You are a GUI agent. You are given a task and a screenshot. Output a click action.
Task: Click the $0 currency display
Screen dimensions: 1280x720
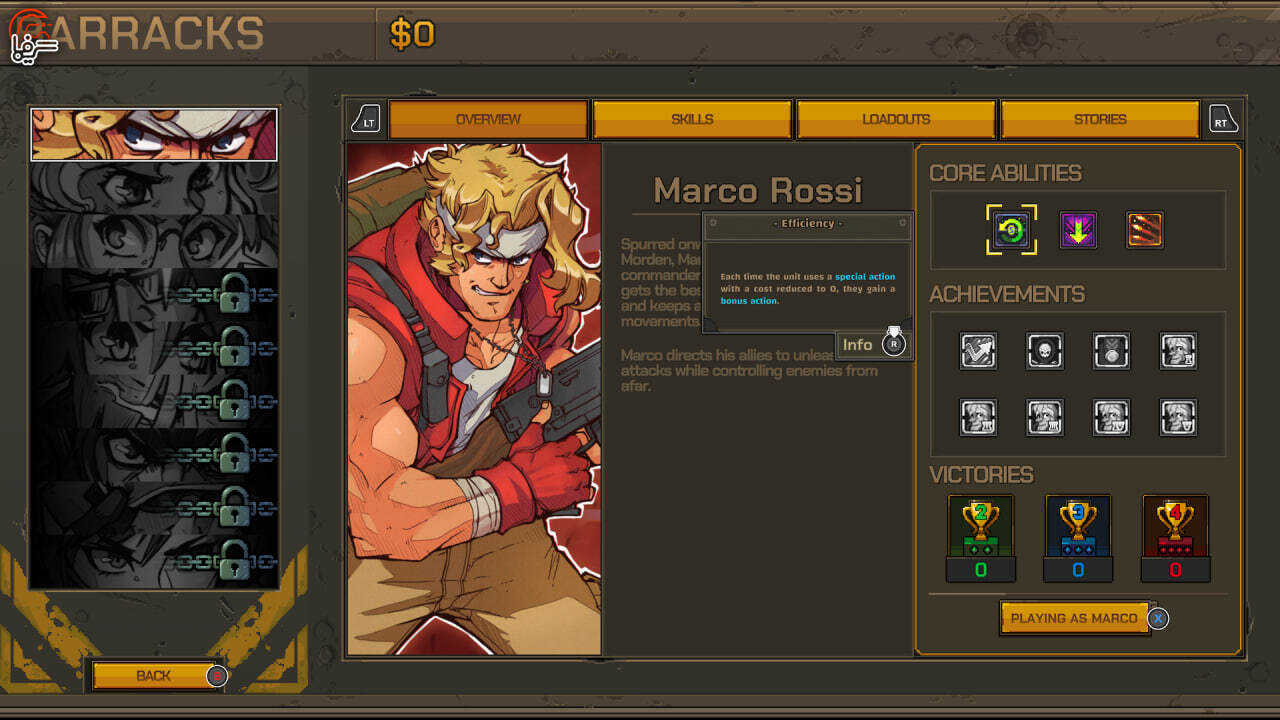click(x=413, y=35)
